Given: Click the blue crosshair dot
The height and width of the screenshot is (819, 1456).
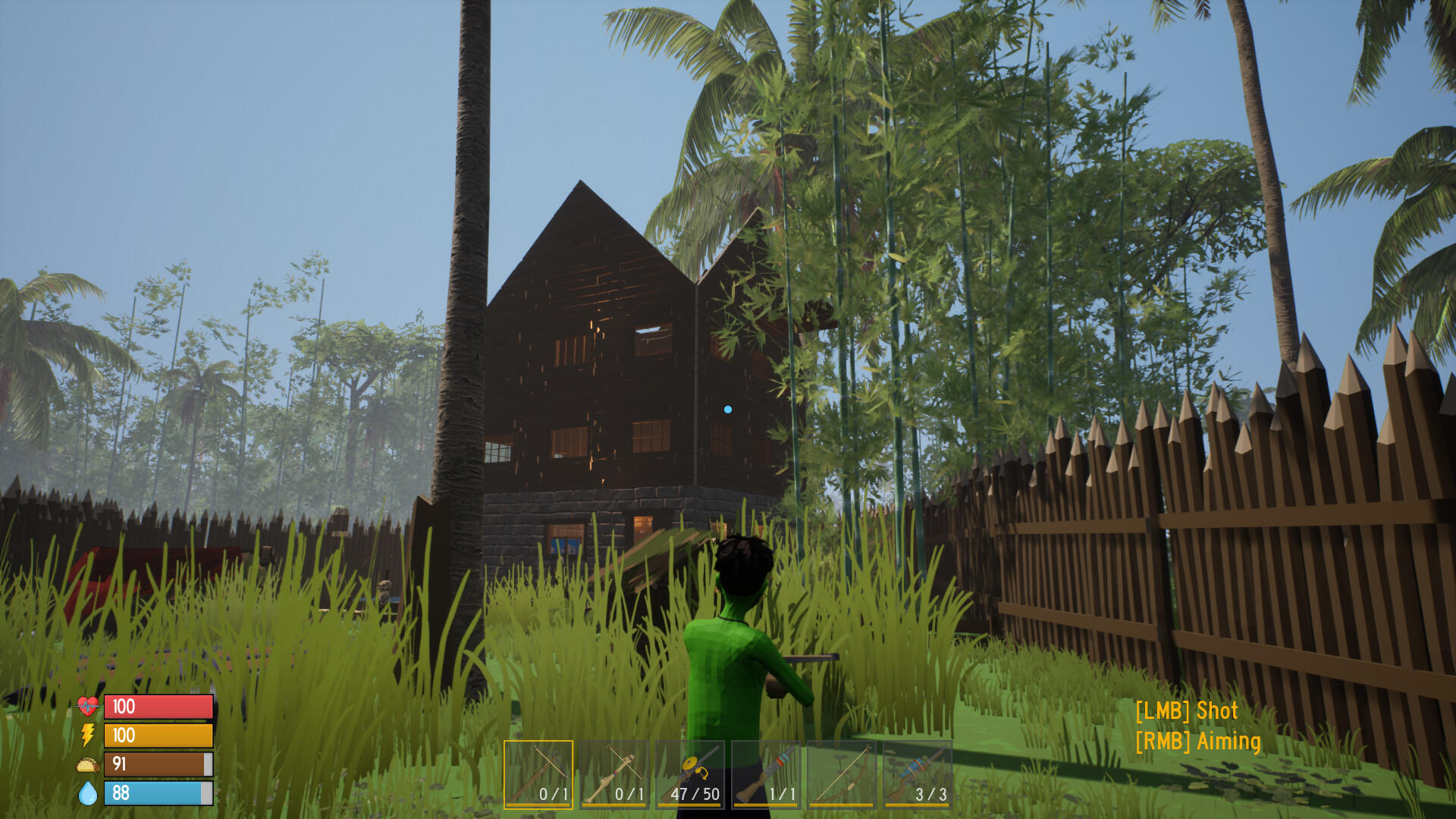Looking at the screenshot, I should click(x=729, y=408).
